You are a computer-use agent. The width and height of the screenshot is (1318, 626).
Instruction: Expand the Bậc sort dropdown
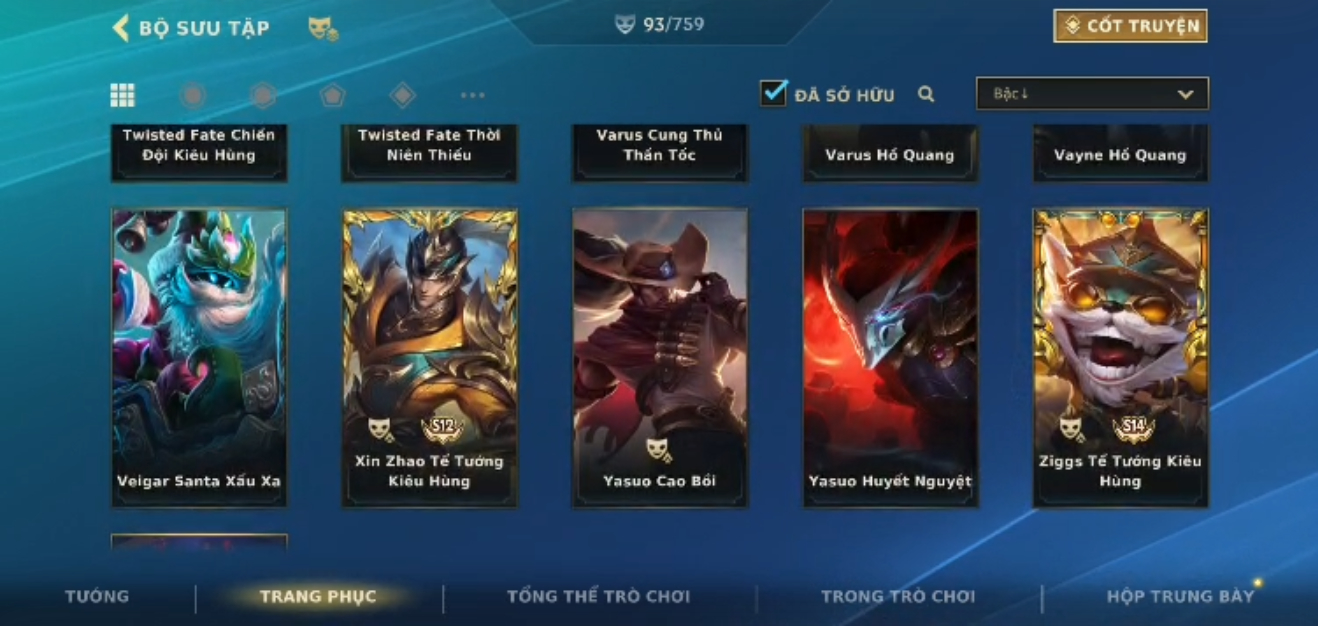[x=1092, y=94]
